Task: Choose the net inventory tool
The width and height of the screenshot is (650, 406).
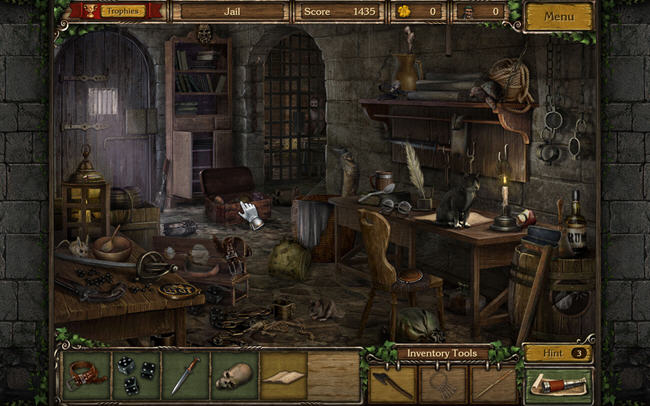Action: [442, 384]
